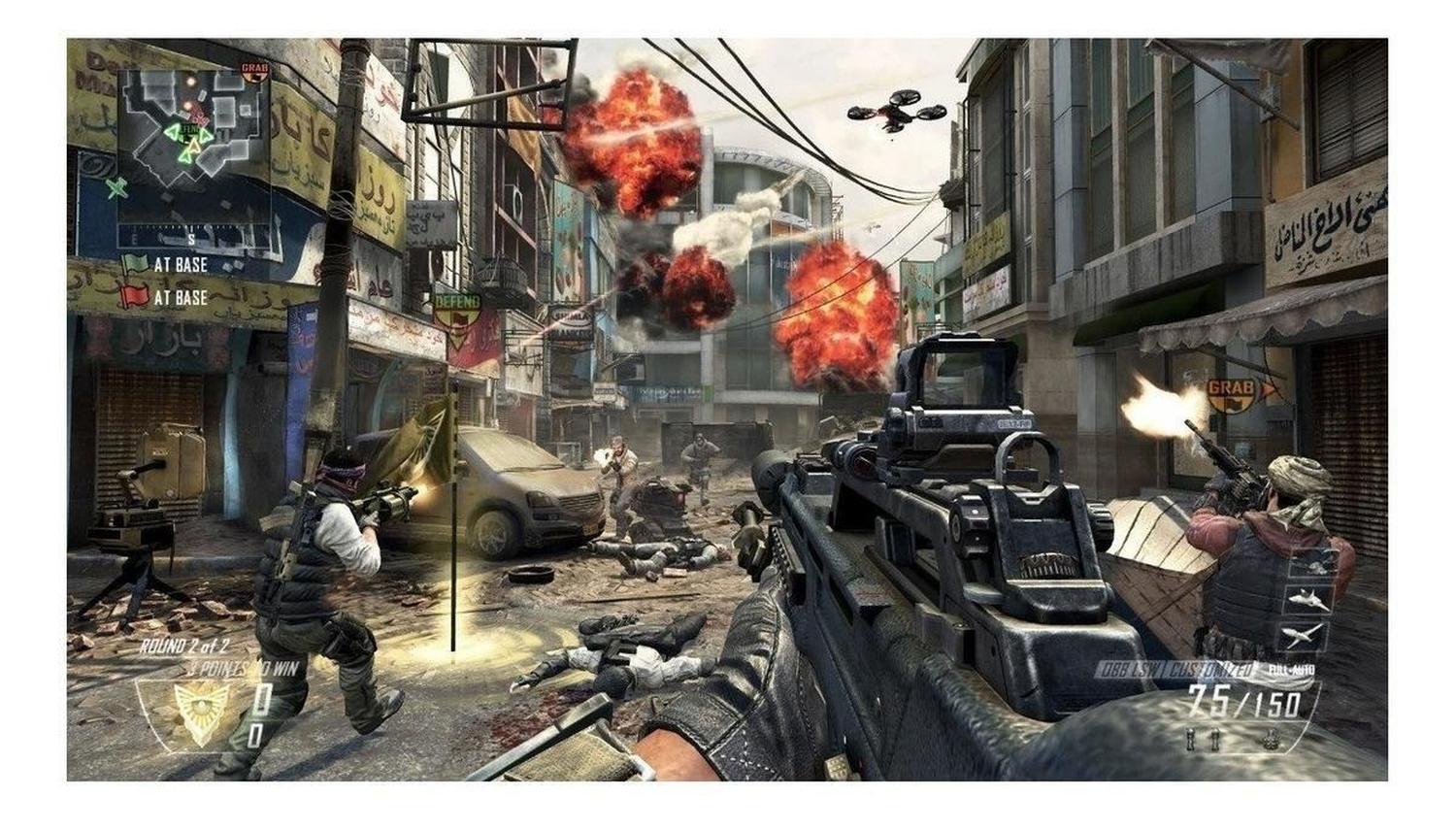Click the green DEFEND objective marker
Screen dimensions: 1456x830
[456, 310]
